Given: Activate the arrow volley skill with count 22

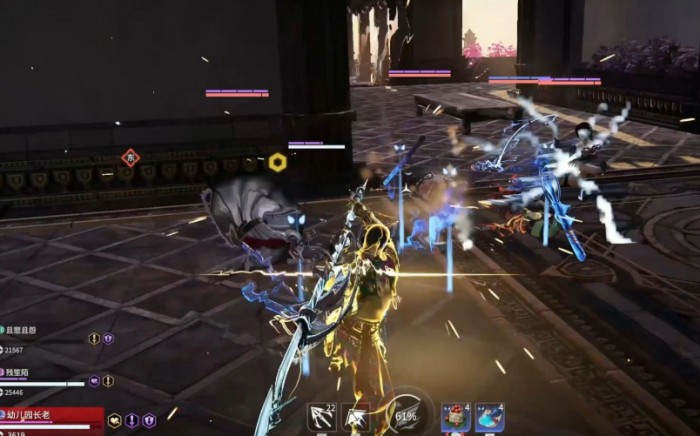Looking at the screenshot, I should (x=322, y=416).
